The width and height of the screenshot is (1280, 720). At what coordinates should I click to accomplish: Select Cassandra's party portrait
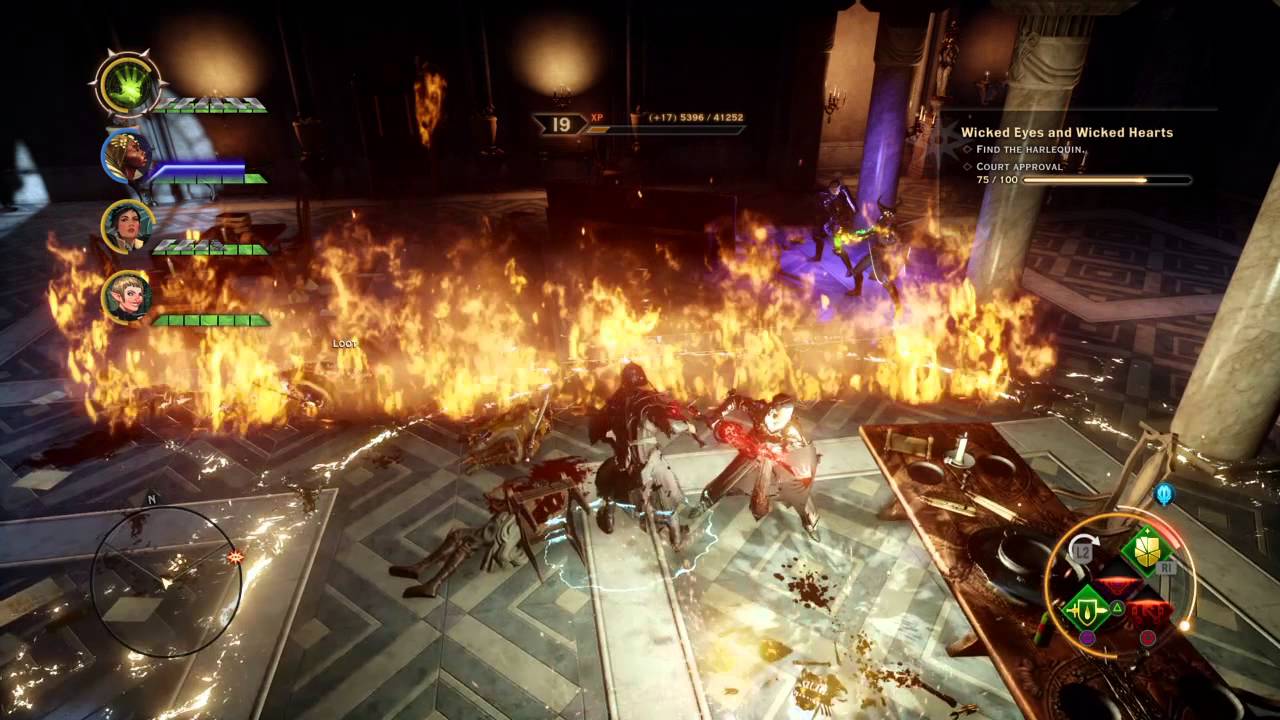click(x=127, y=226)
